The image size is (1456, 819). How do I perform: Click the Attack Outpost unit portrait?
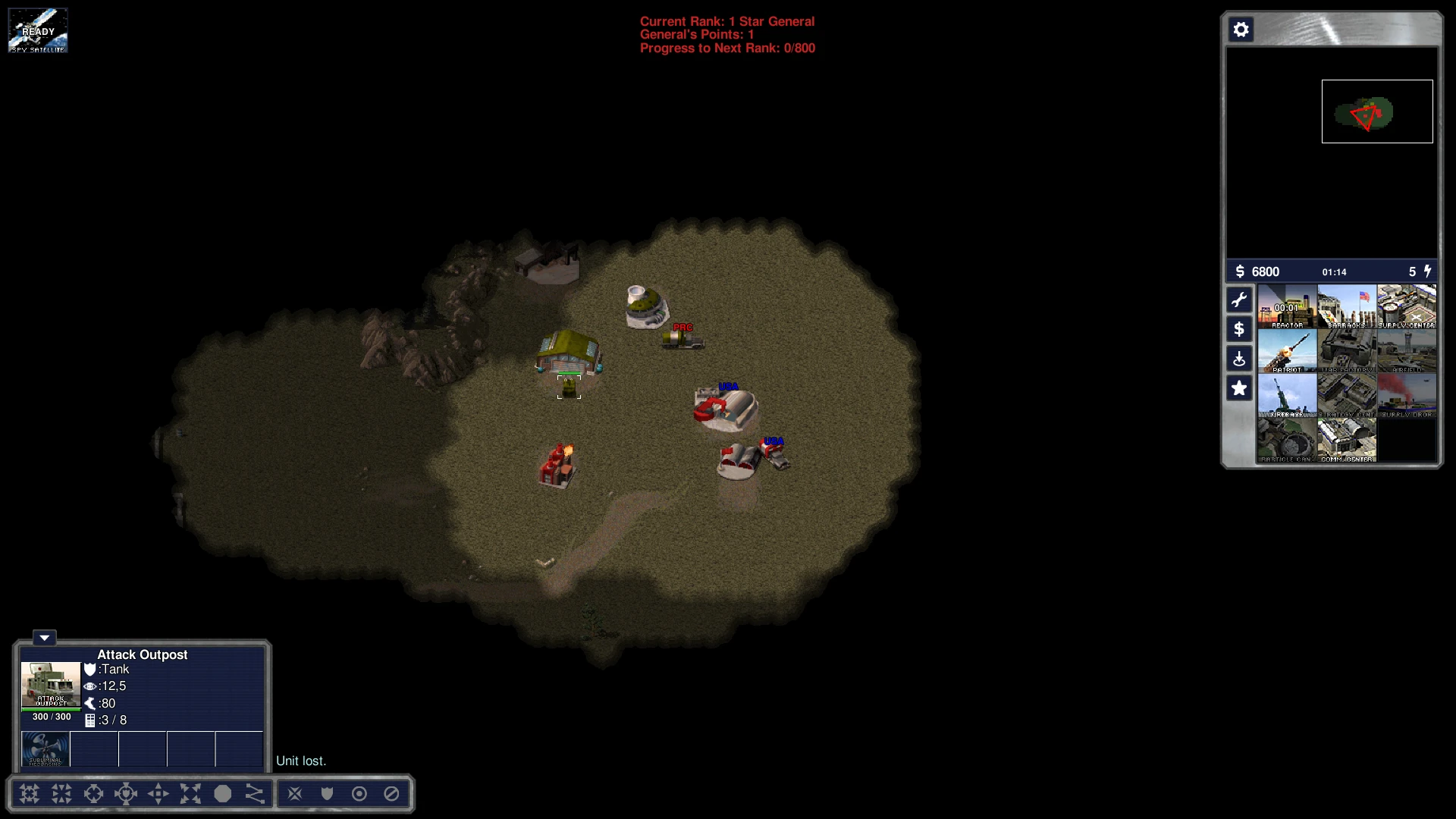tap(51, 685)
